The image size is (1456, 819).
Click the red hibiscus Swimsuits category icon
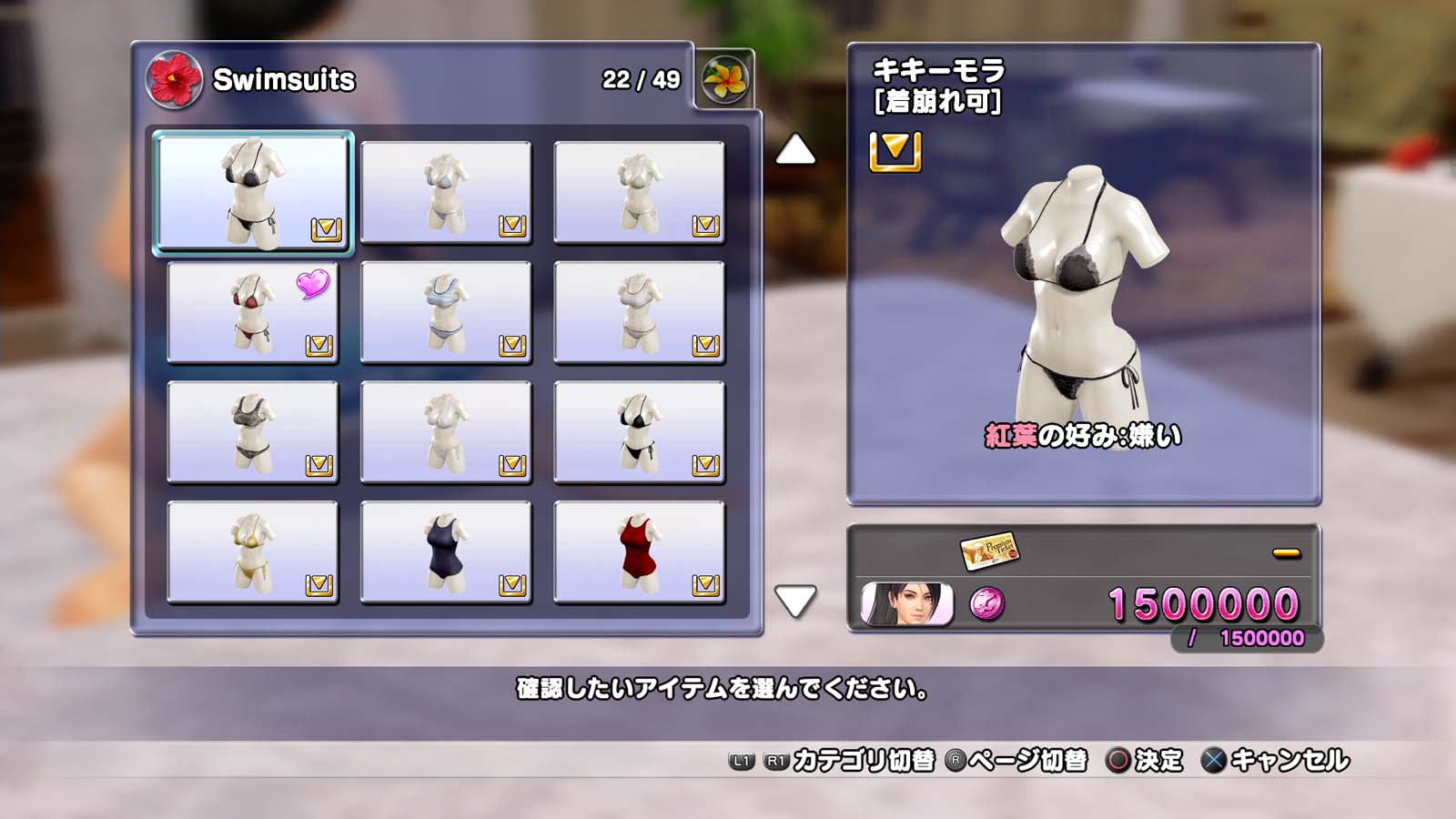[174, 79]
